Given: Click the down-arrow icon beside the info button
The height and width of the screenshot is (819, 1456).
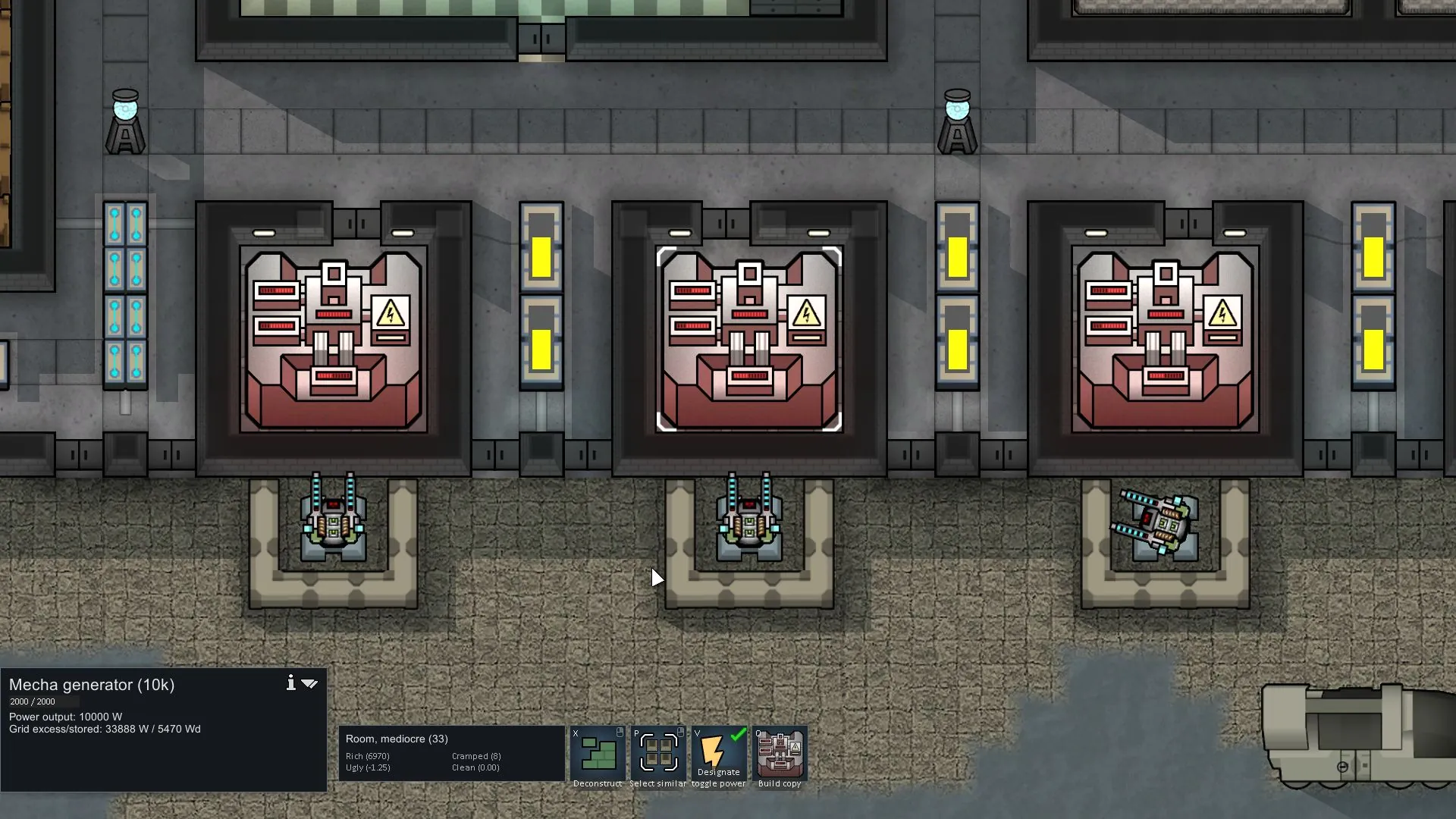Looking at the screenshot, I should (x=309, y=683).
